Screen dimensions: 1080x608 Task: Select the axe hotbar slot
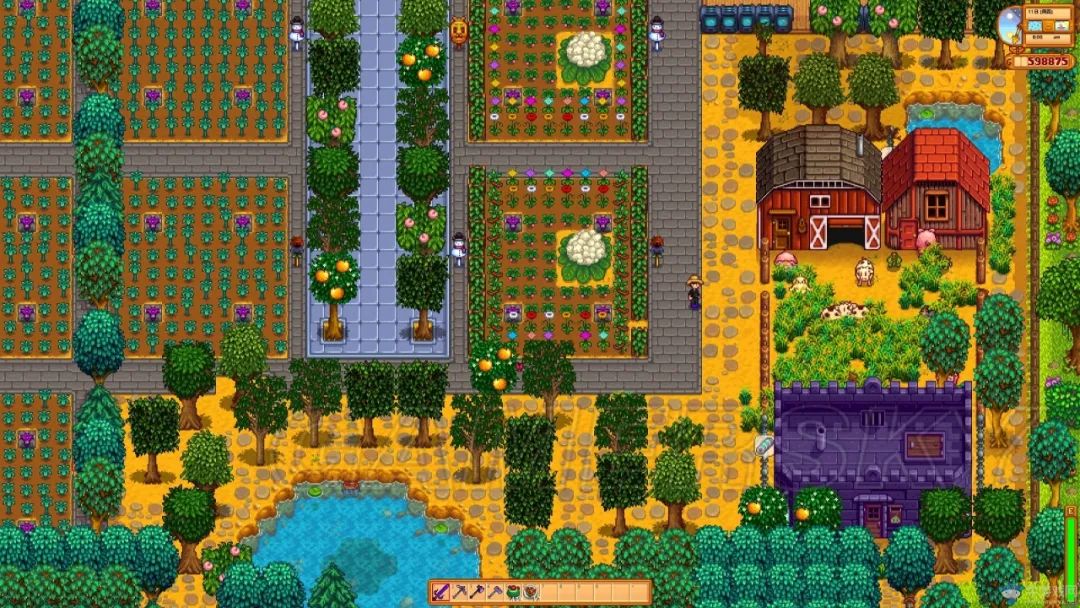coord(477,592)
